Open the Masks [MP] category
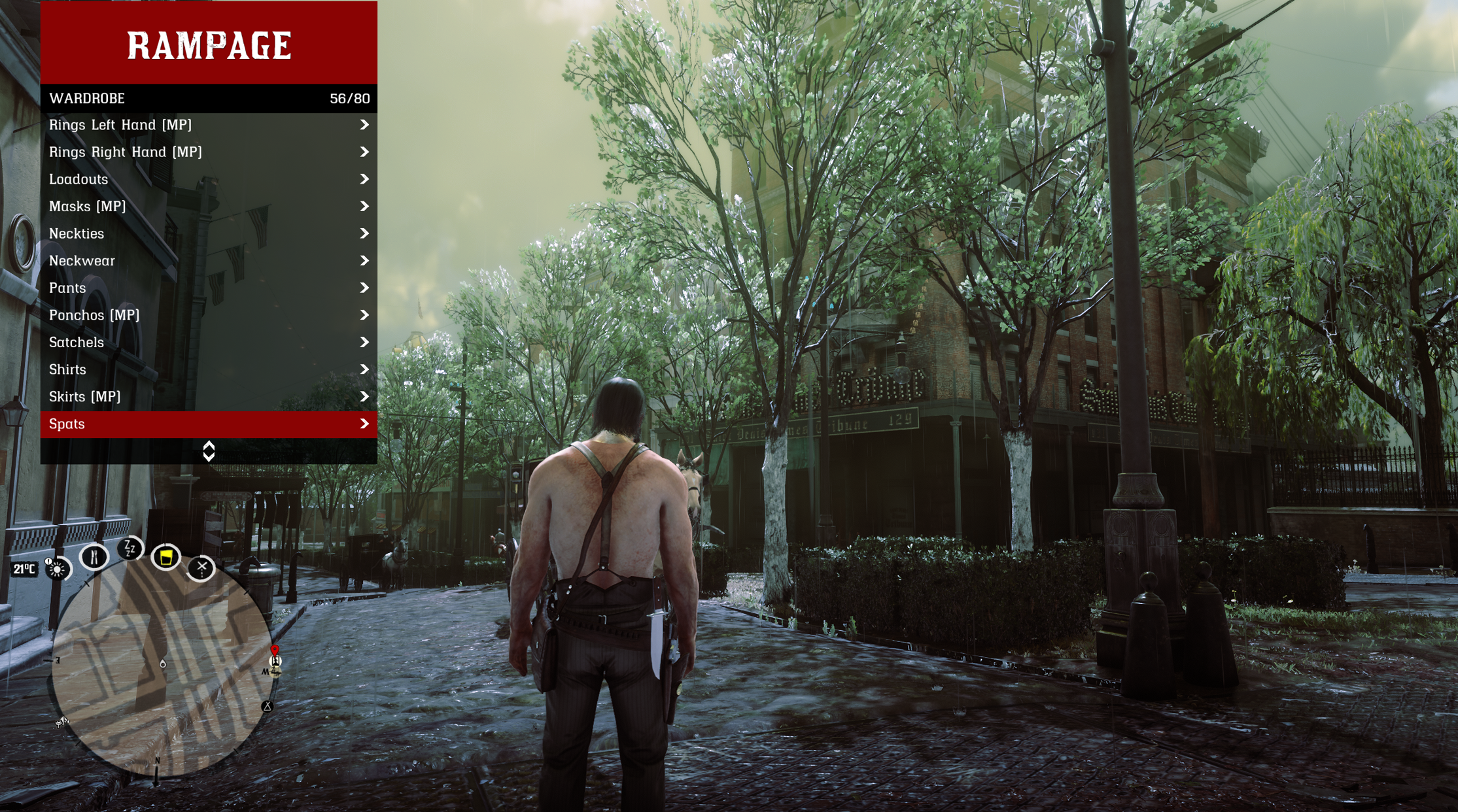The height and width of the screenshot is (812, 1458). click(x=208, y=207)
